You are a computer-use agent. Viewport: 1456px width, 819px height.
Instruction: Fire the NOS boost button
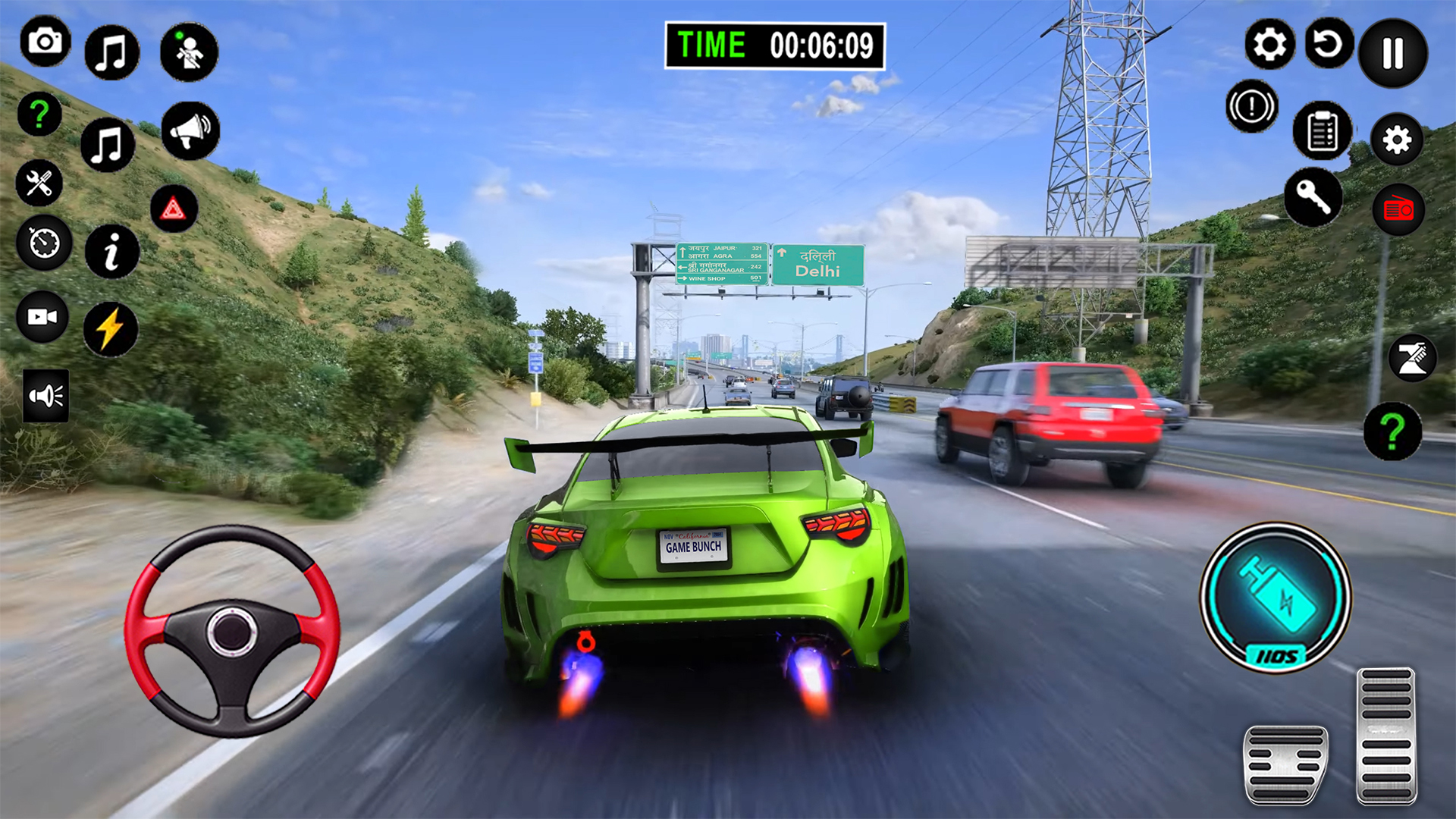[1276, 598]
